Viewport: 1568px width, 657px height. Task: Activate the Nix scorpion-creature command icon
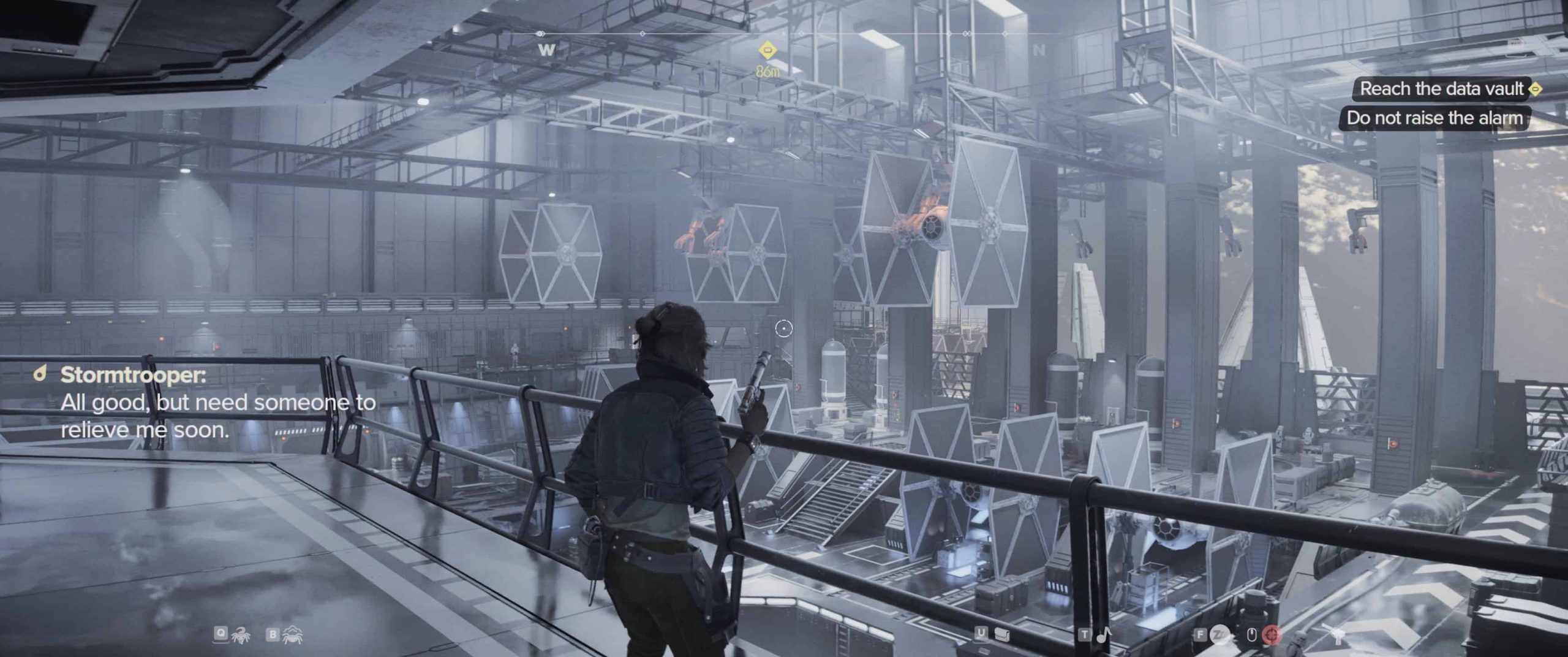click(x=239, y=636)
